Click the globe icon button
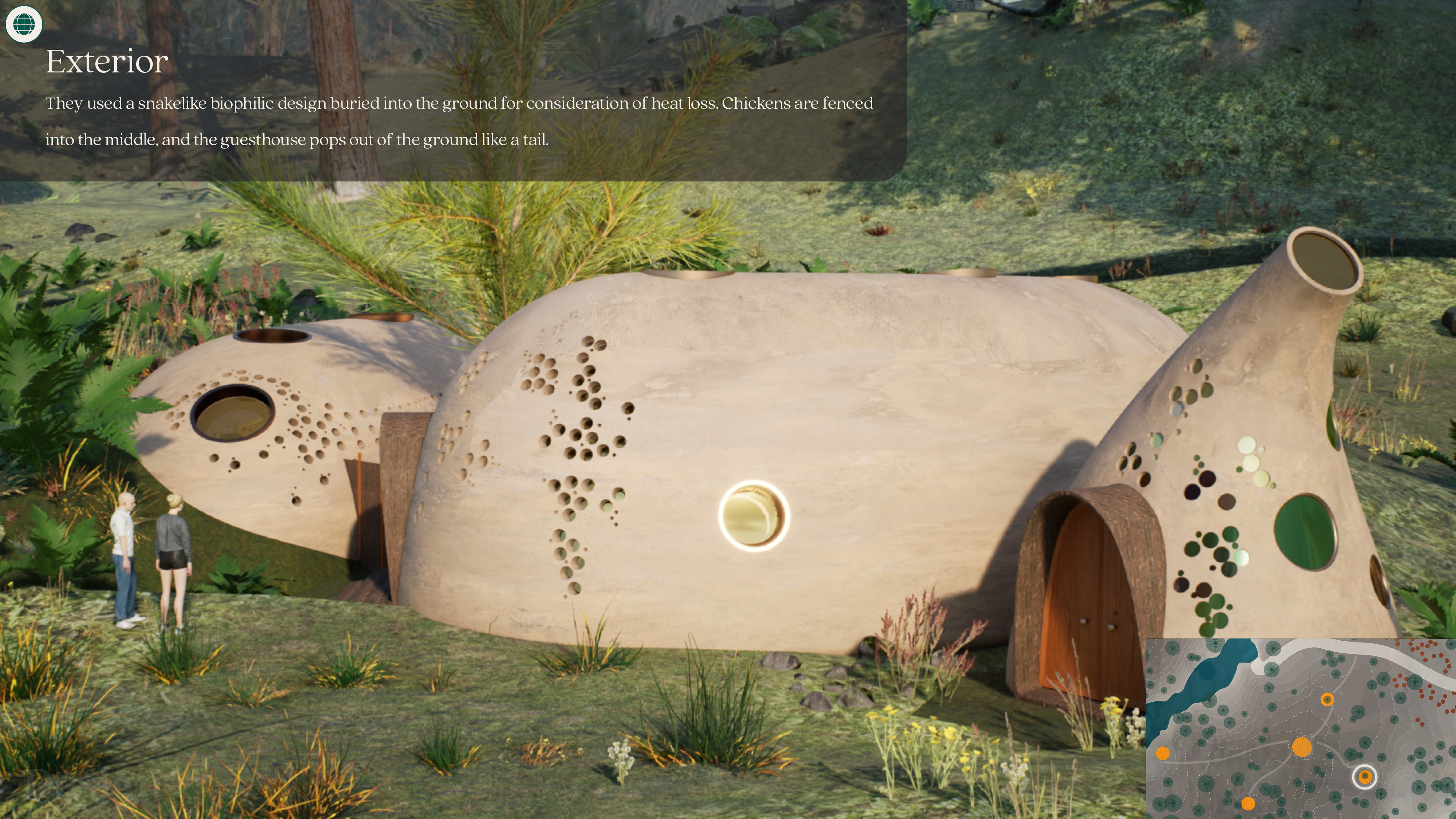Image resolution: width=1456 pixels, height=819 pixels. pos(24,24)
